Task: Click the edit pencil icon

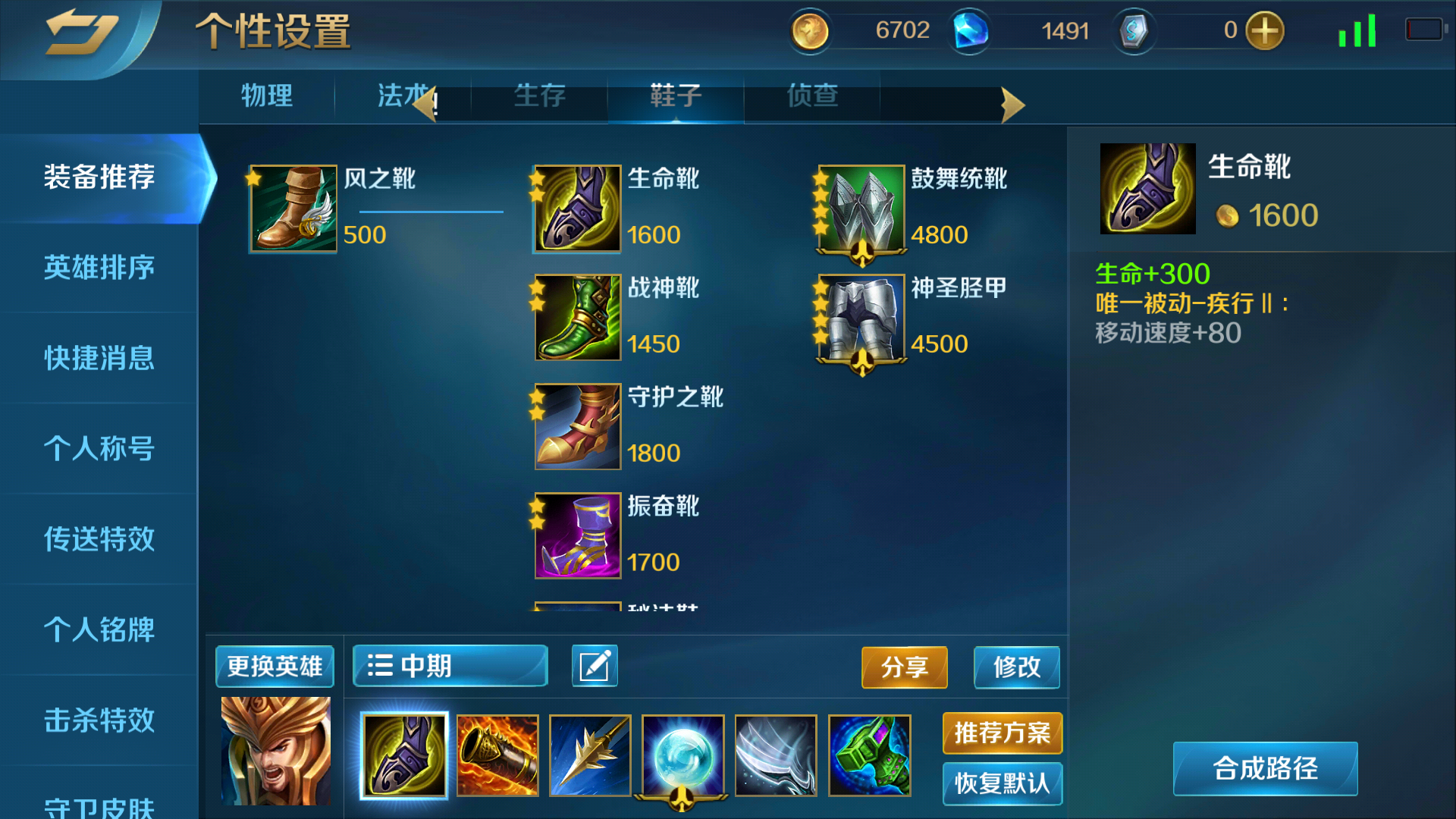Action: point(595,667)
